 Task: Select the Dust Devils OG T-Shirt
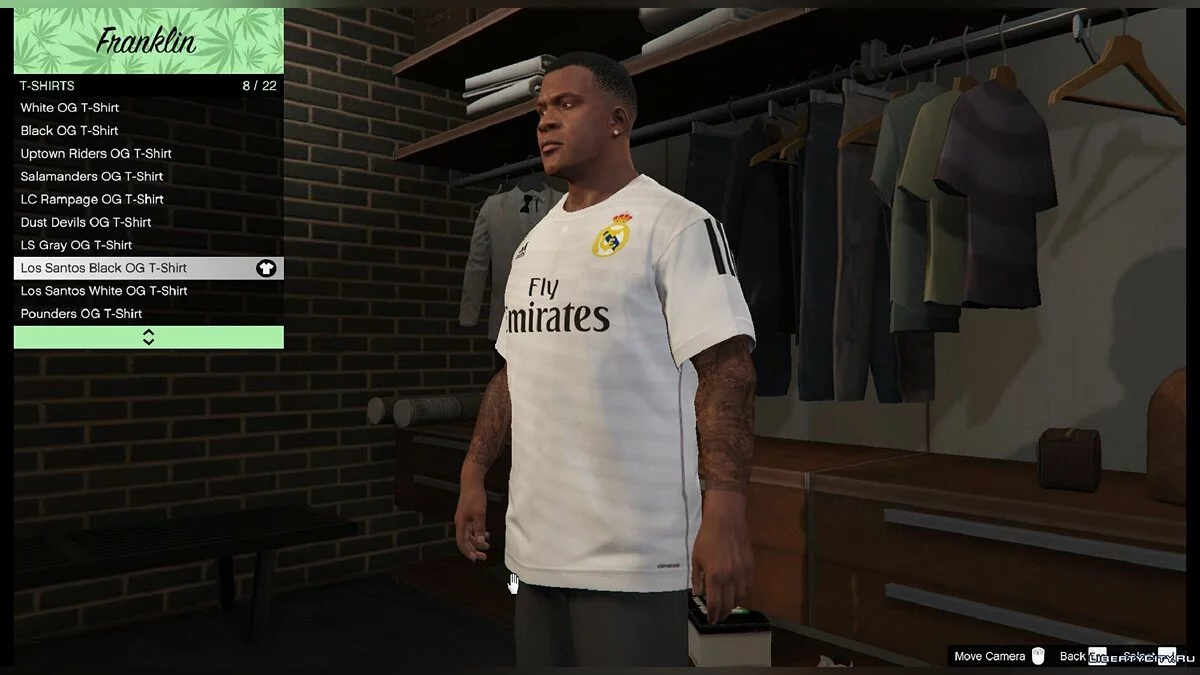click(x=148, y=222)
